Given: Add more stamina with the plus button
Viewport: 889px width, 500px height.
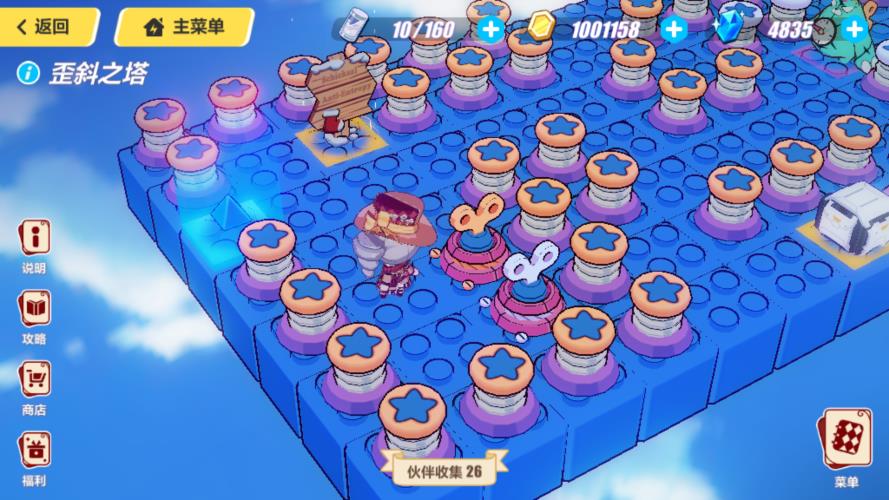Looking at the screenshot, I should 490,29.
